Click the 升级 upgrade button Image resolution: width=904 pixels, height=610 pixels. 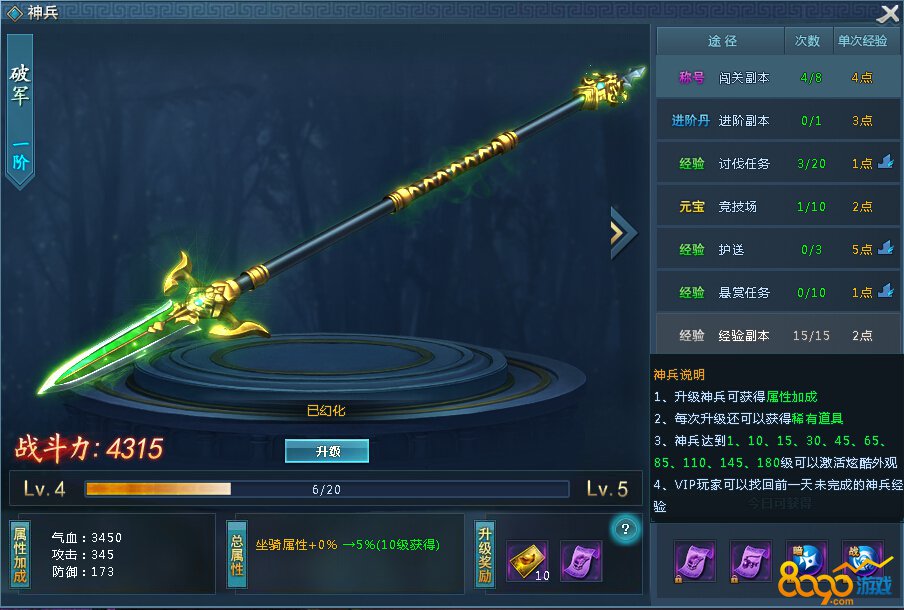tap(327, 451)
